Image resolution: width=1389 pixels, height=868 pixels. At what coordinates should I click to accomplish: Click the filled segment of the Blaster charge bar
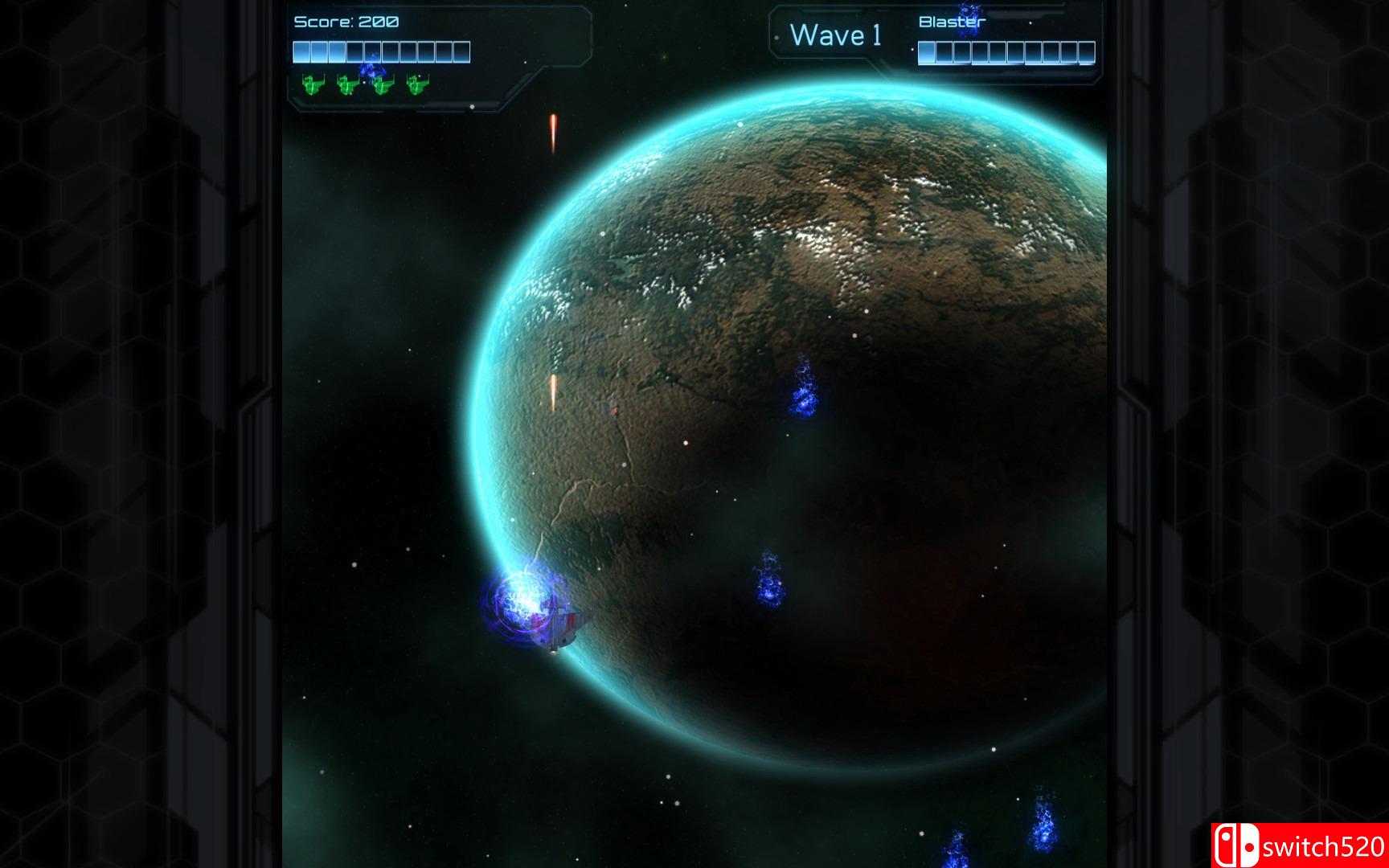[x=926, y=51]
